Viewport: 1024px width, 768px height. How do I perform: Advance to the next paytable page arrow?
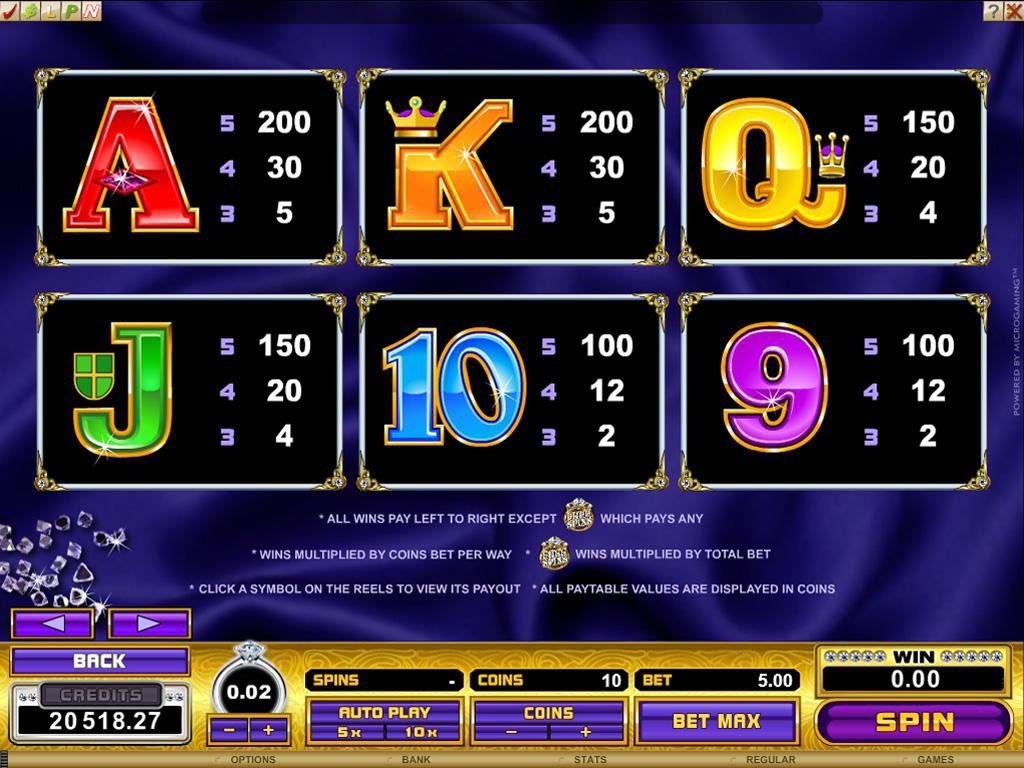[x=149, y=624]
